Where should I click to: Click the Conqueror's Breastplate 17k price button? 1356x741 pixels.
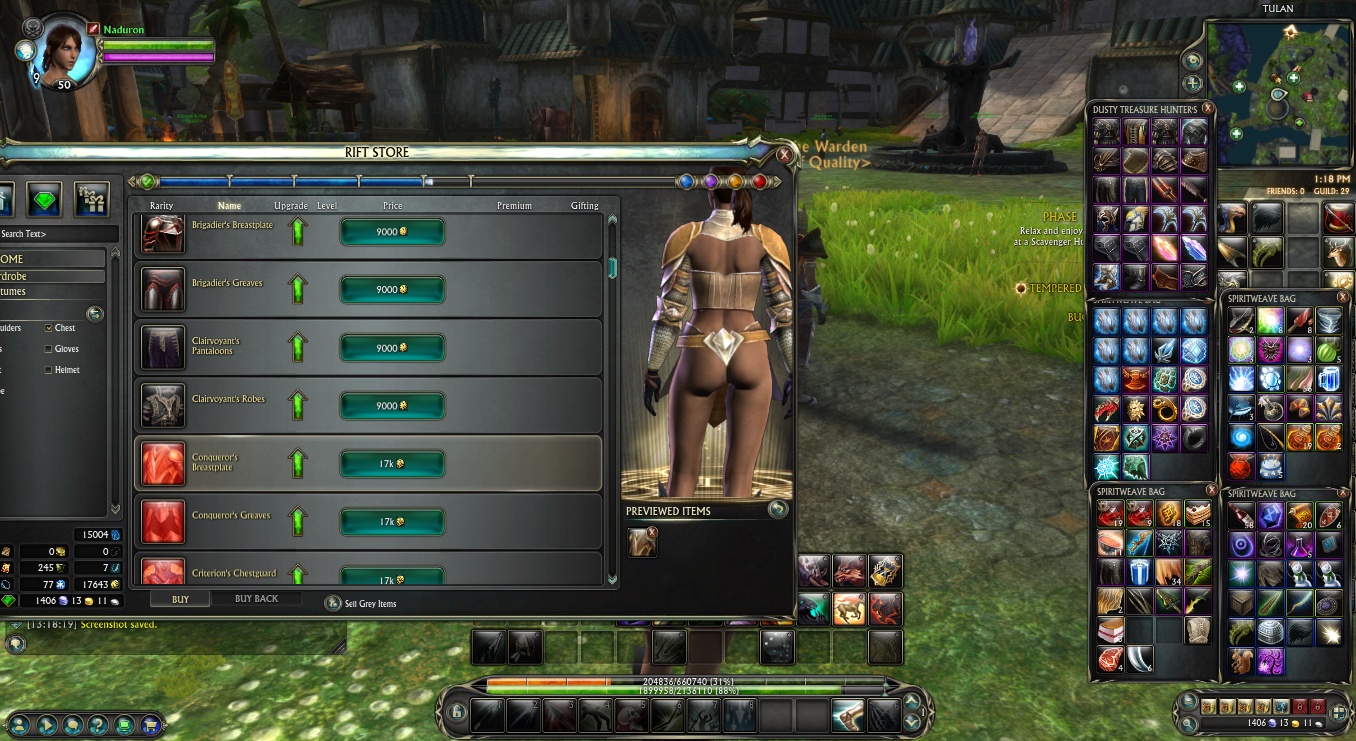[392, 464]
